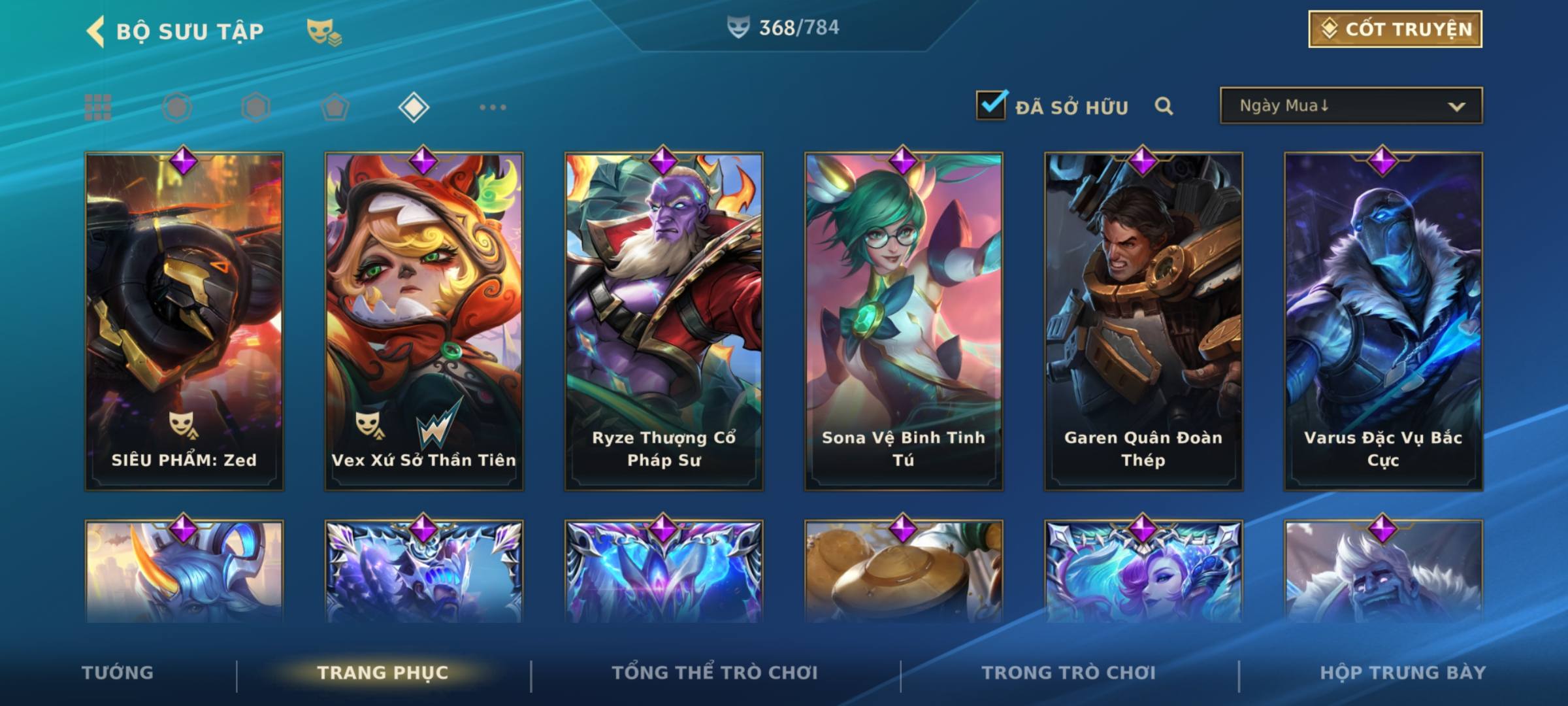Go to the Hộp Trưng Bày tab

coord(1403,673)
